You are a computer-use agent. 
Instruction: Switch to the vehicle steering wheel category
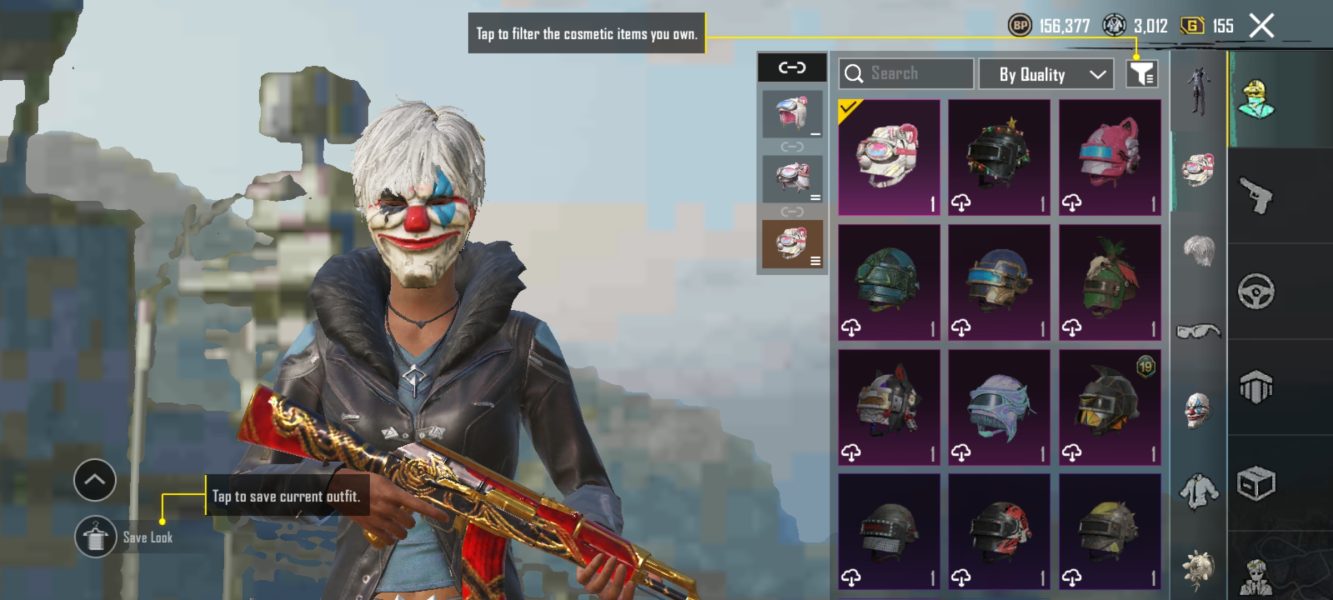pyautogui.click(x=1256, y=292)
